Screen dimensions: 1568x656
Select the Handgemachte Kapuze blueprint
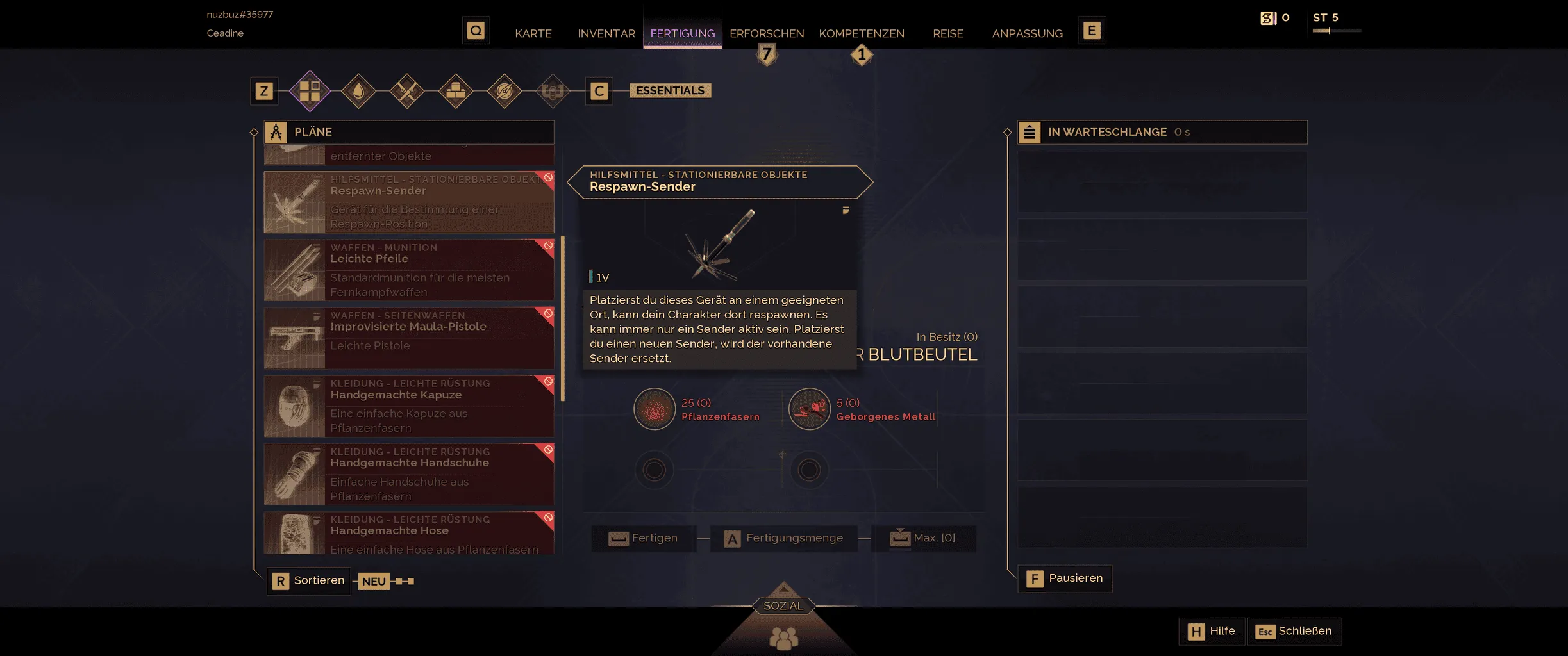(x=409, y=406)
